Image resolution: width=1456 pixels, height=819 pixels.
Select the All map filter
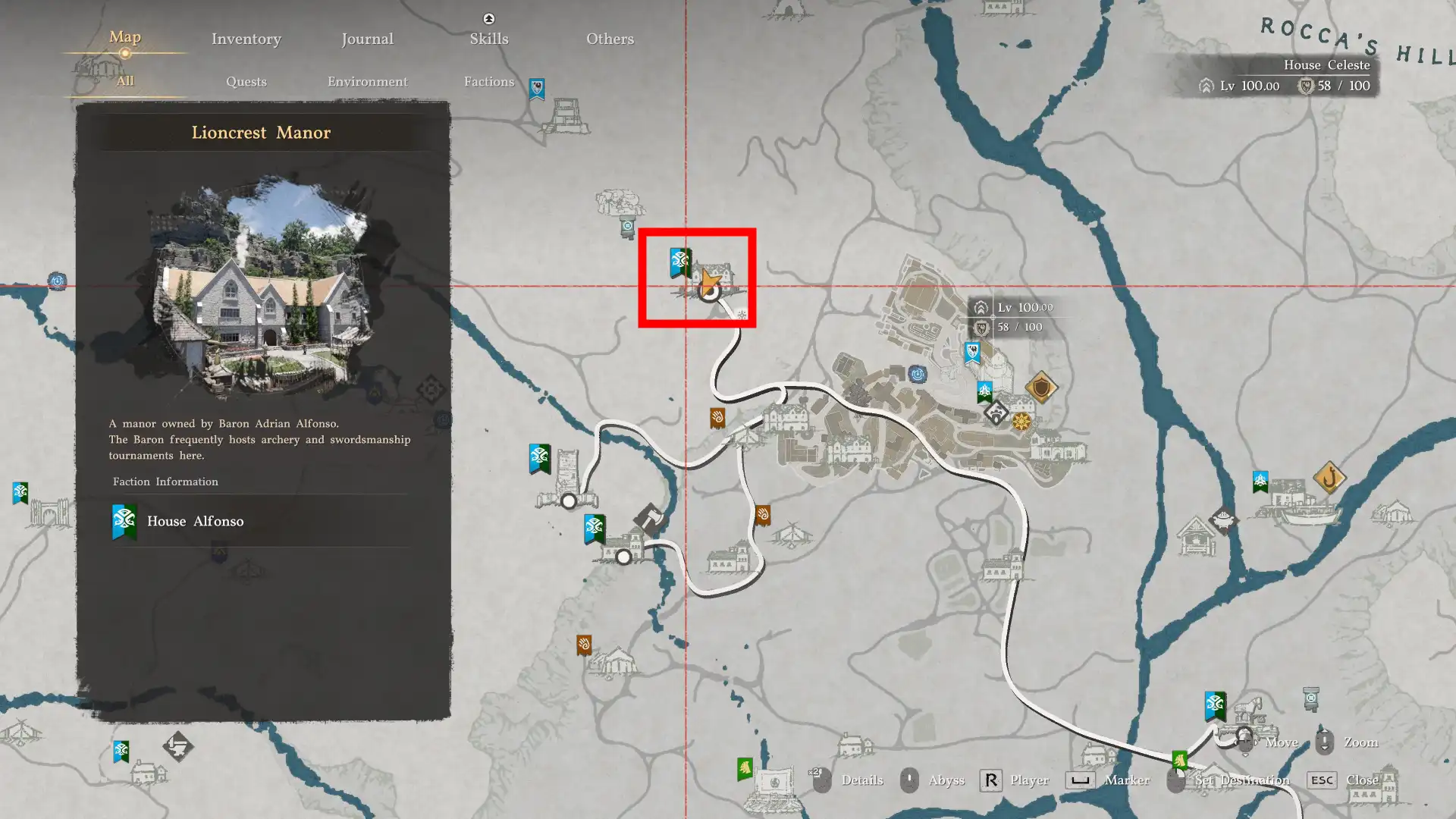pos(125,80)
